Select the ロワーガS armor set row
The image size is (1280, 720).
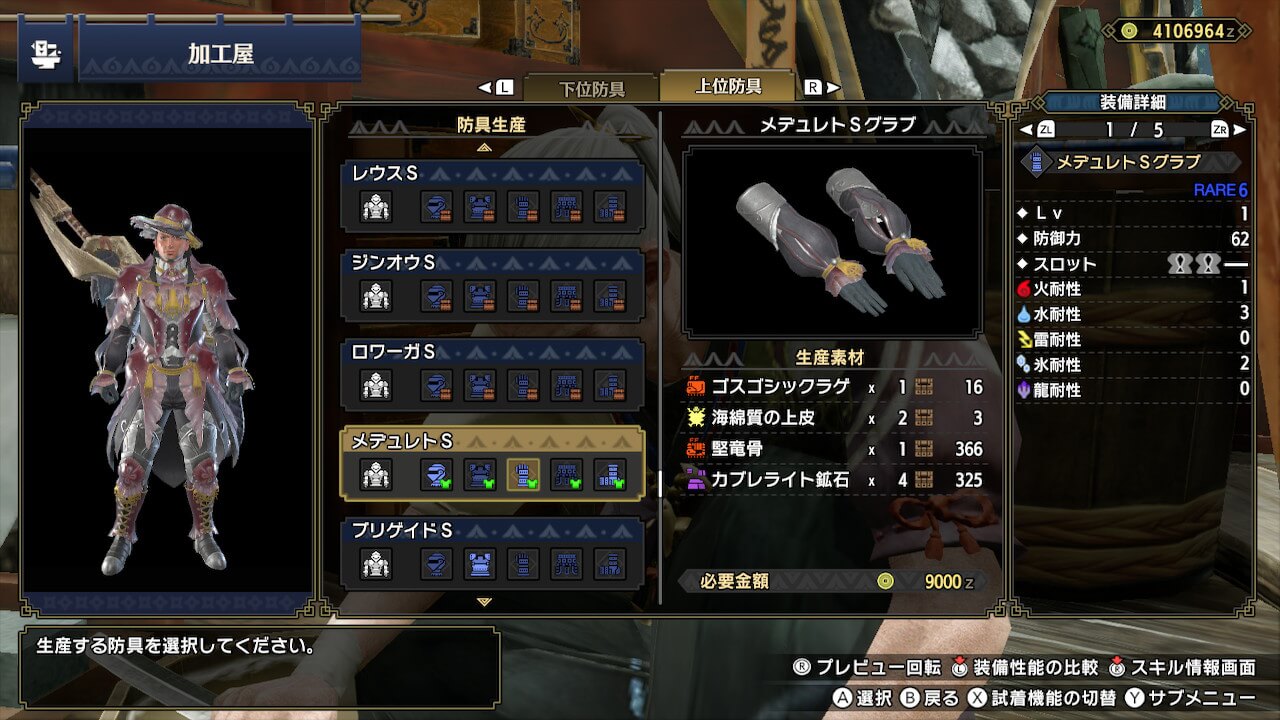(492, 374)
